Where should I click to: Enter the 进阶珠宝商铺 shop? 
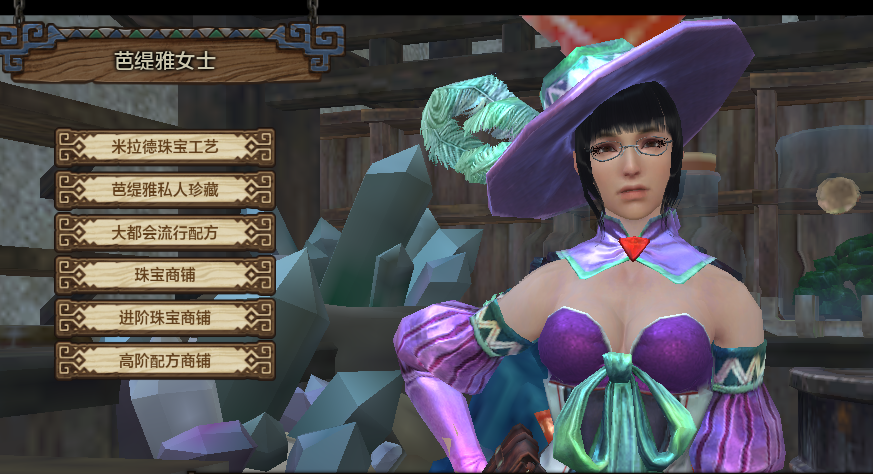(165, 318)
